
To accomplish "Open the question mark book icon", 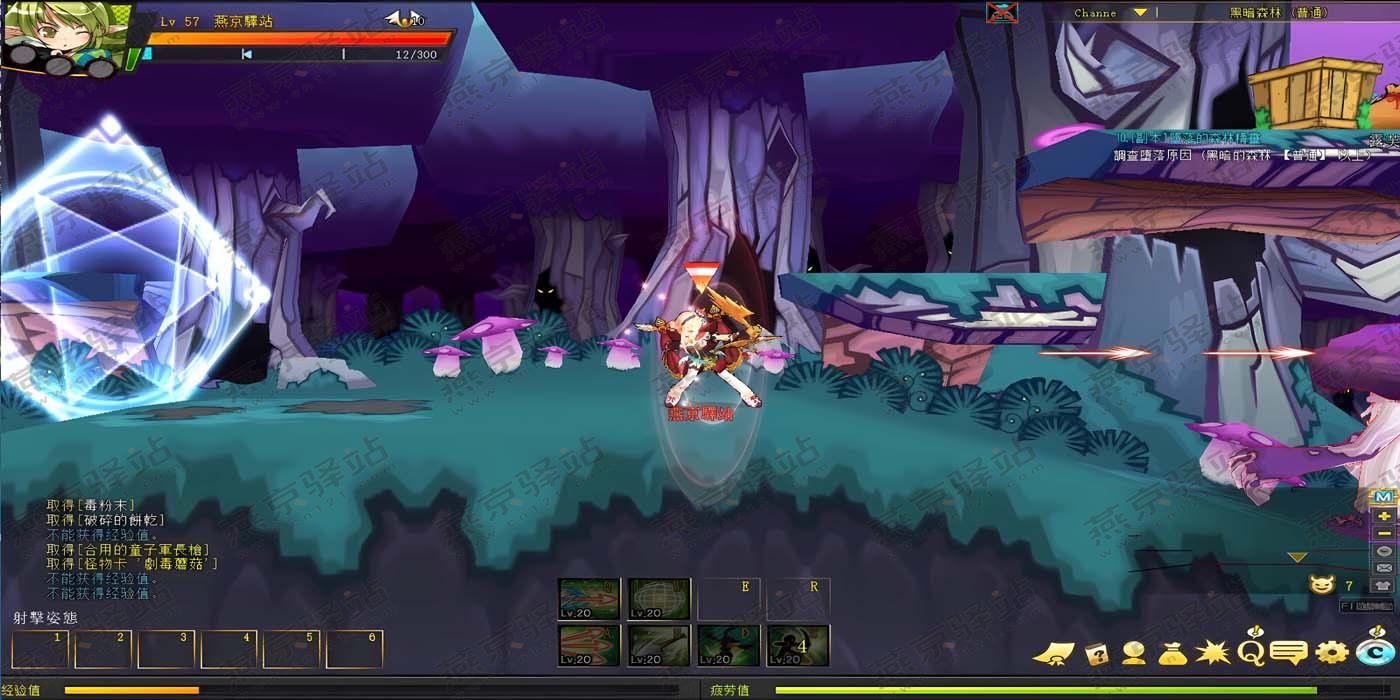I will click(1096, 653).
